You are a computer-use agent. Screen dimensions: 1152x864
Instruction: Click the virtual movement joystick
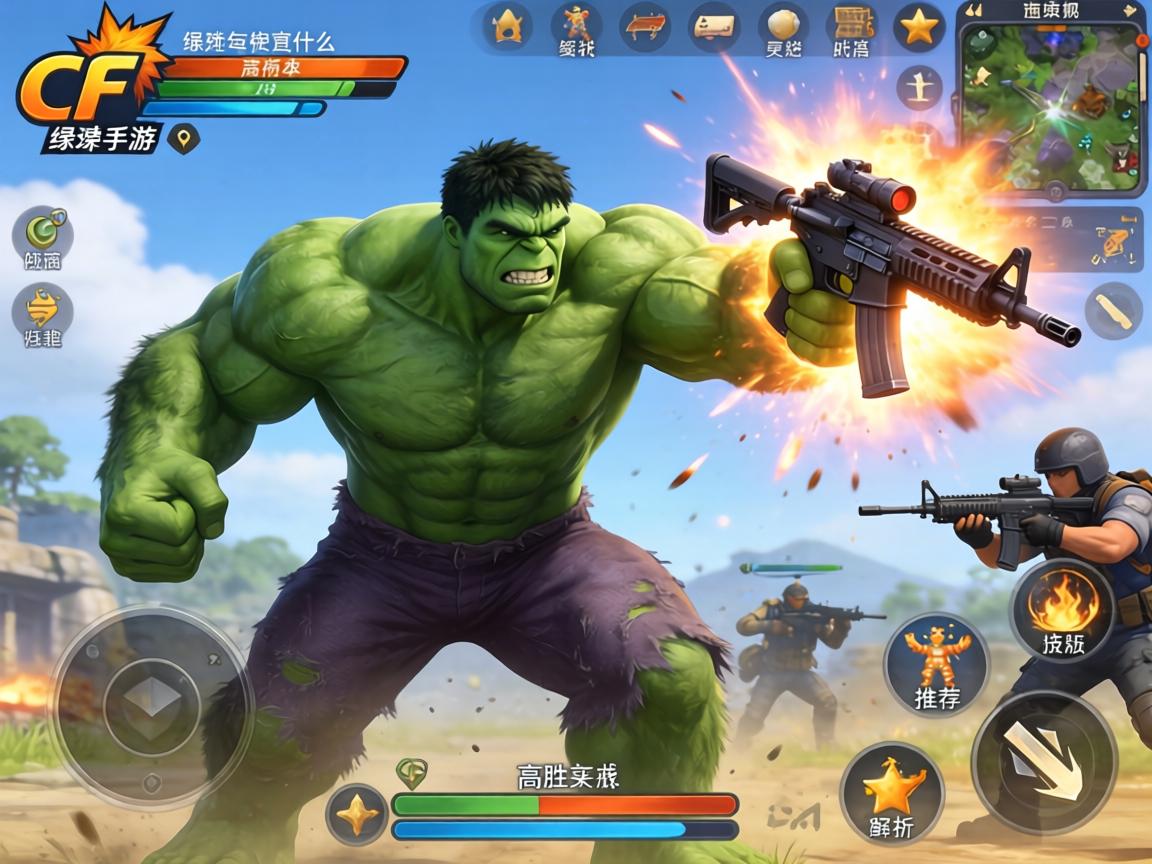[x=151, y=706]
